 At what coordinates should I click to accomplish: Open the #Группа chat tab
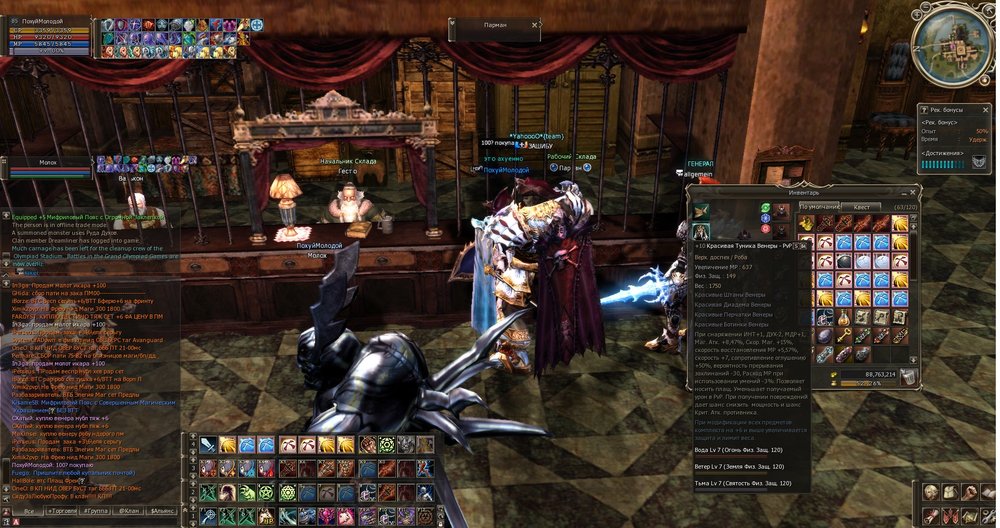(97, 511)
